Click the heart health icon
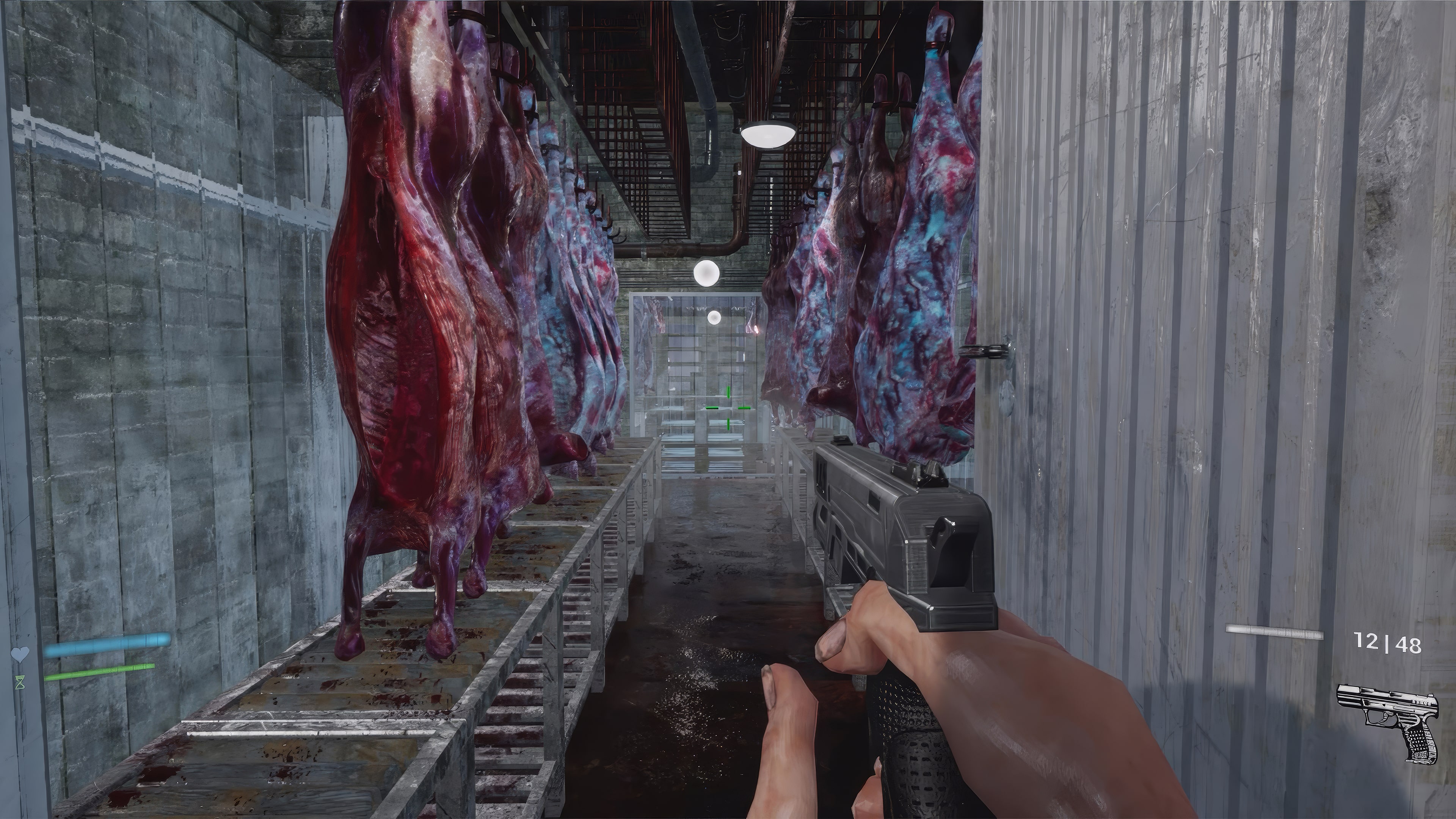1456x819 pixels. [20, 654]
